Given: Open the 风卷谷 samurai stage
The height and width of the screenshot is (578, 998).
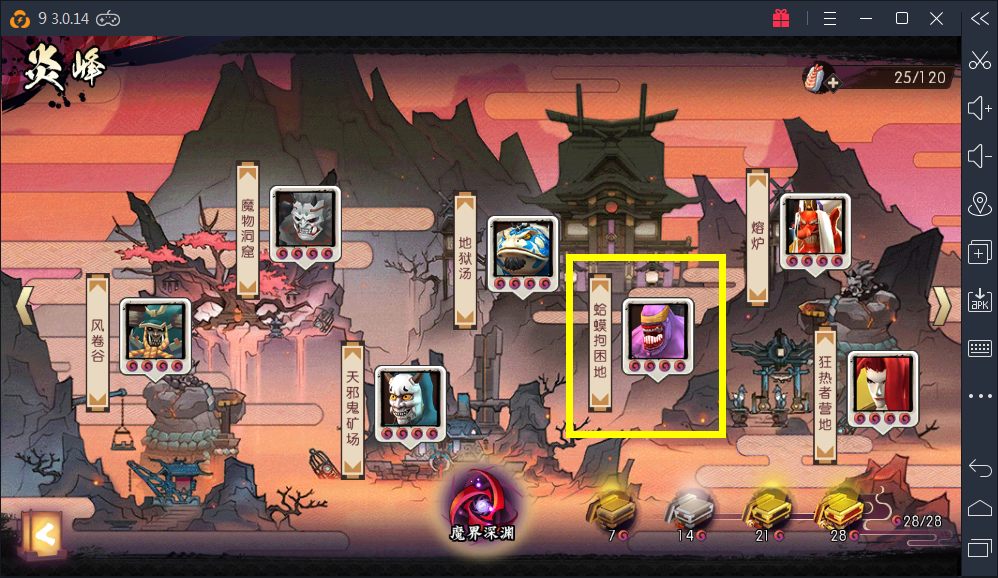Looking at the screenshot, I should coord(155,330).
